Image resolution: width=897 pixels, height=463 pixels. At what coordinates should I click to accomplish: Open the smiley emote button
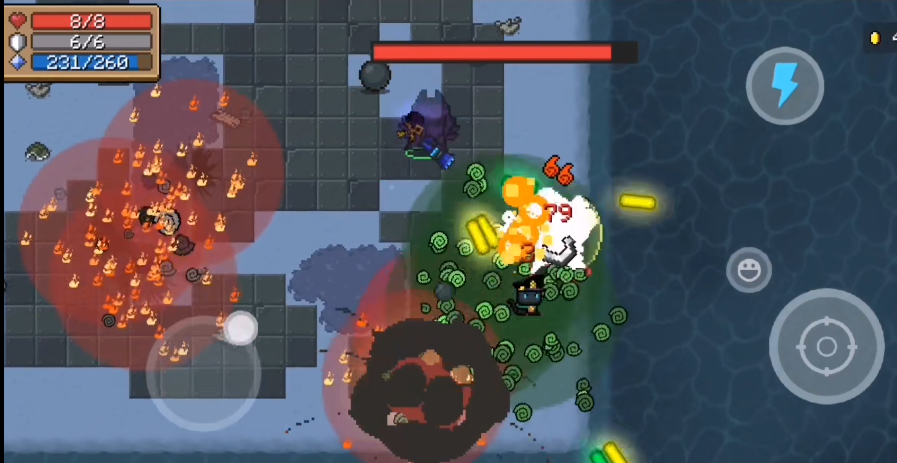[x=748, y=269]
